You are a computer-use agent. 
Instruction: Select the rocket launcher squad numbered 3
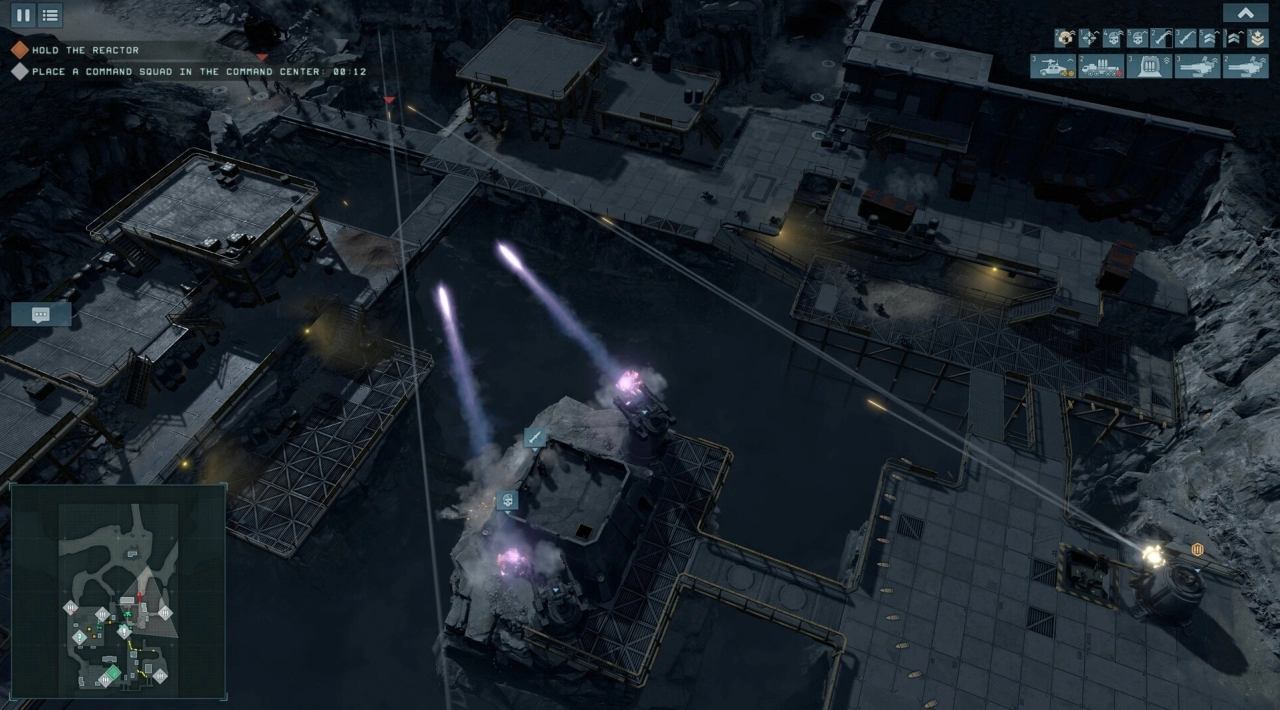(1185, 38)
